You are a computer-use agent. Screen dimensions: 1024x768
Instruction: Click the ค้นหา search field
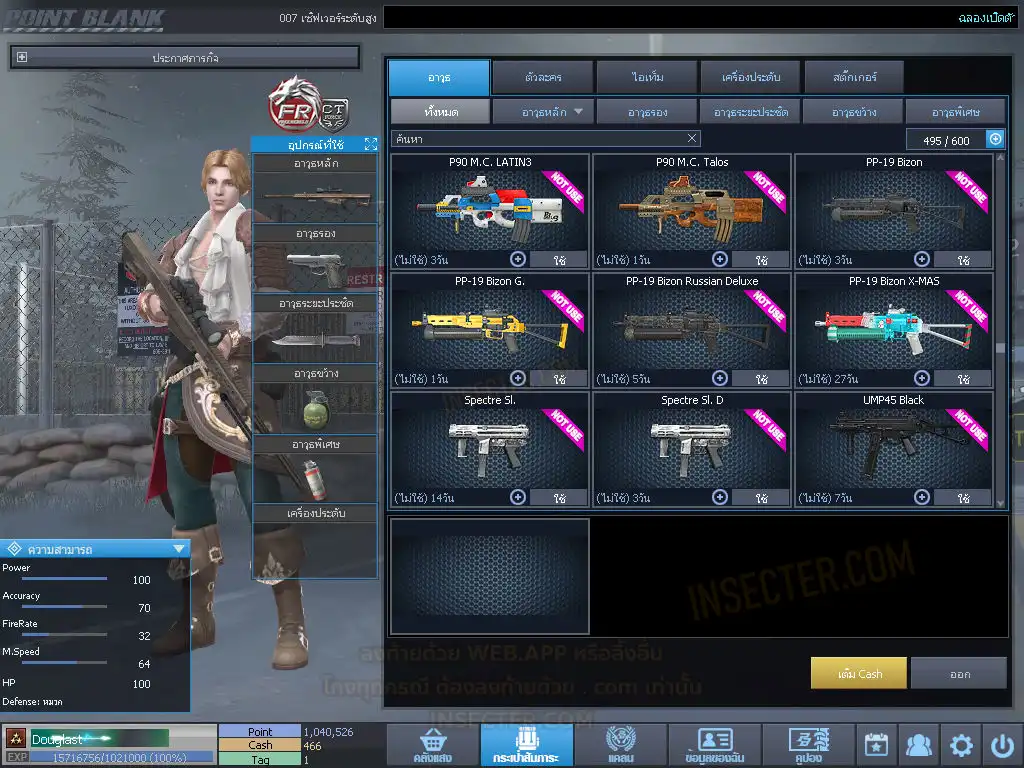pos(538,139)
